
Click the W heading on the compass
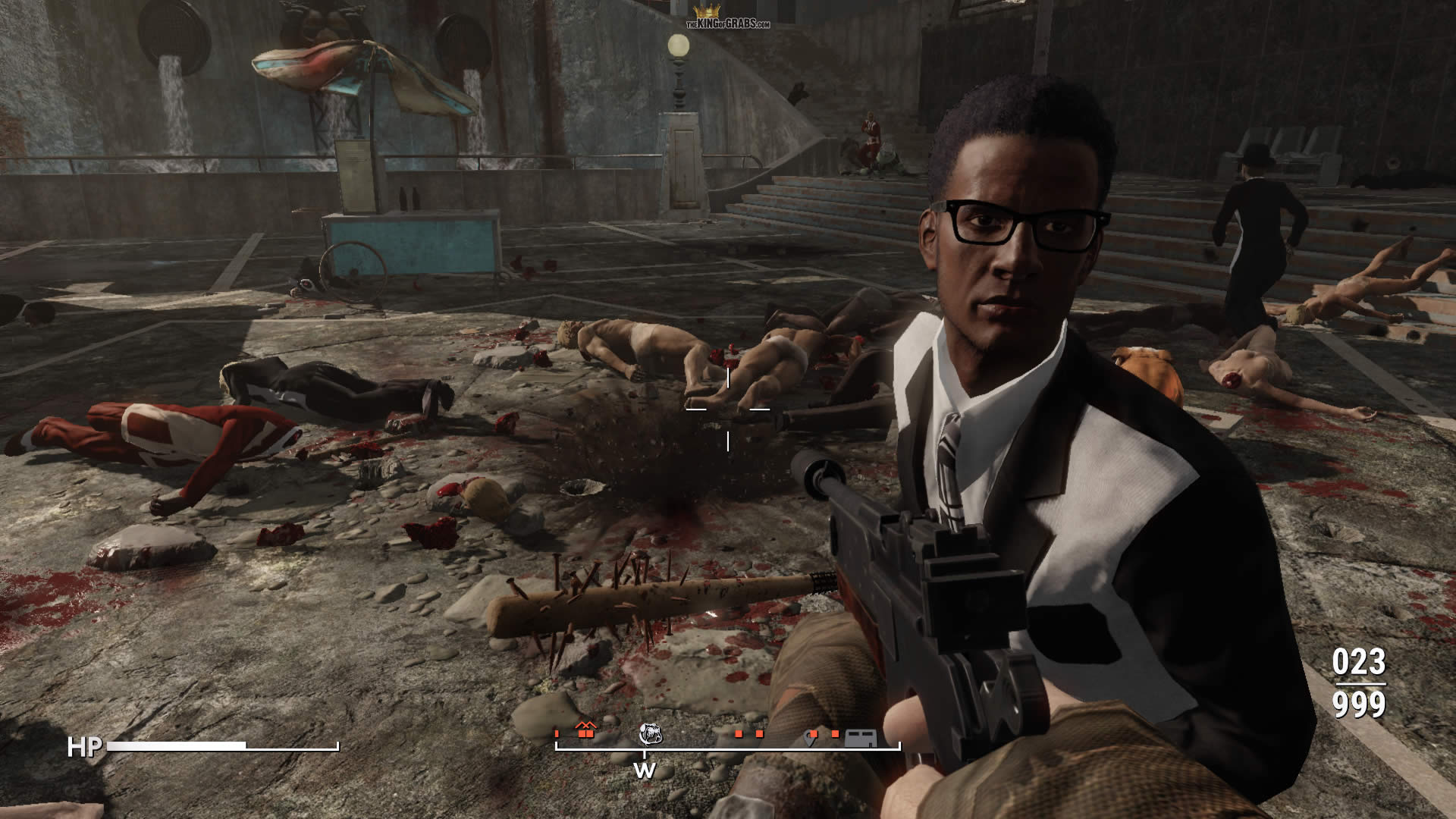(645, 770)
